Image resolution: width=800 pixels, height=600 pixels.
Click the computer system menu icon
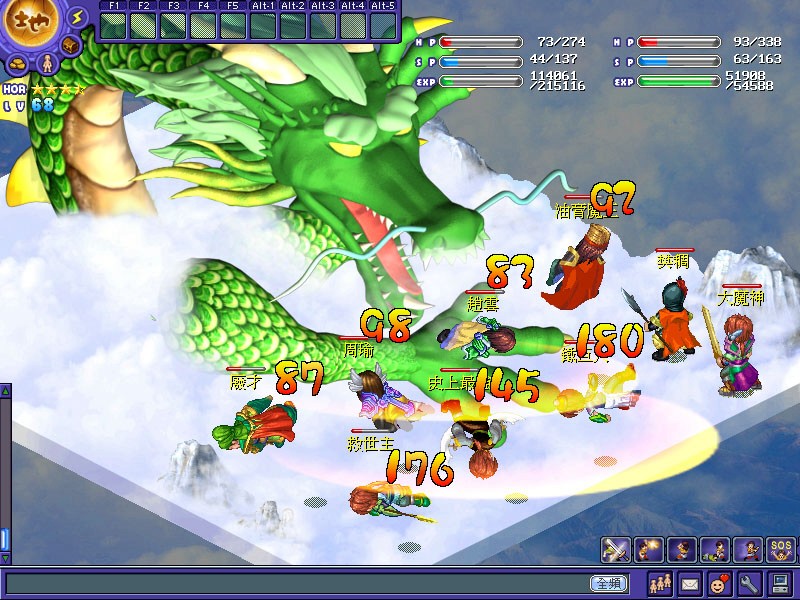point(780,583)
